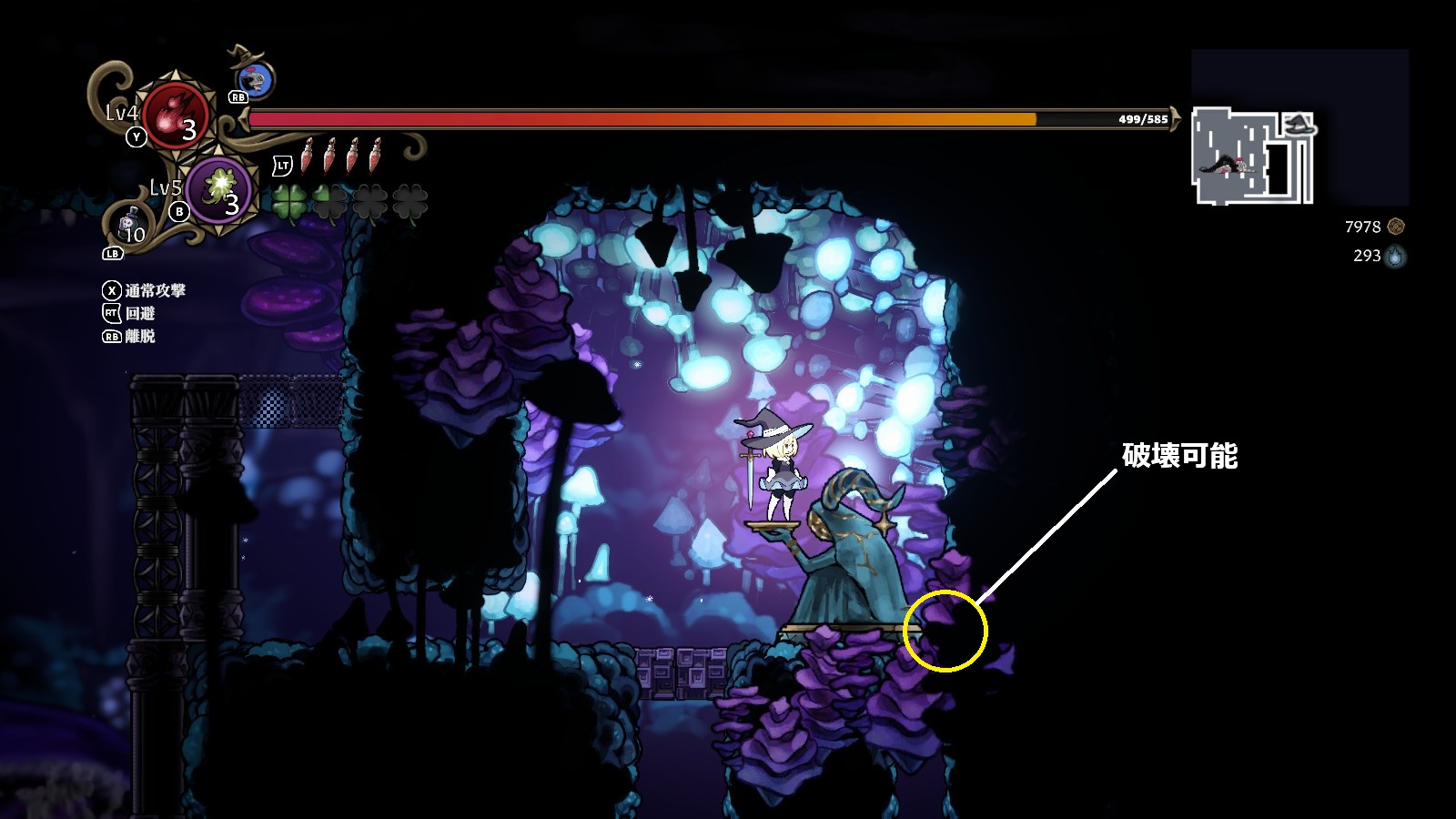This screenshot has width=1456, height=819.
Task: Select the knight helmet spirit portrait
Action: point(259,80)
